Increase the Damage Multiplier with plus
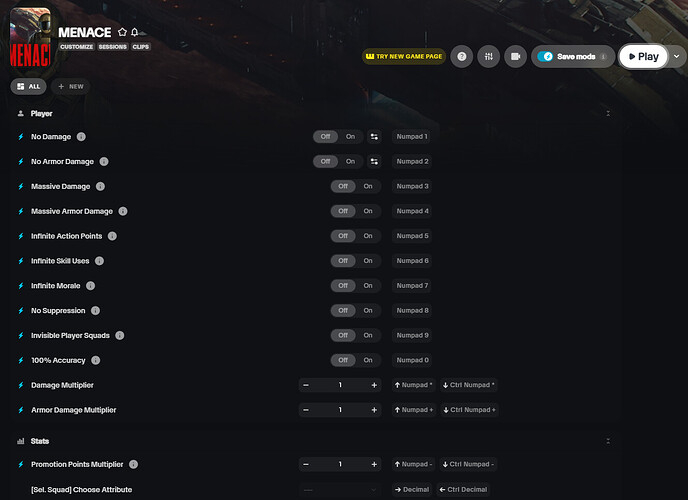This screenshot has height=500, width=688. point(374,385)
